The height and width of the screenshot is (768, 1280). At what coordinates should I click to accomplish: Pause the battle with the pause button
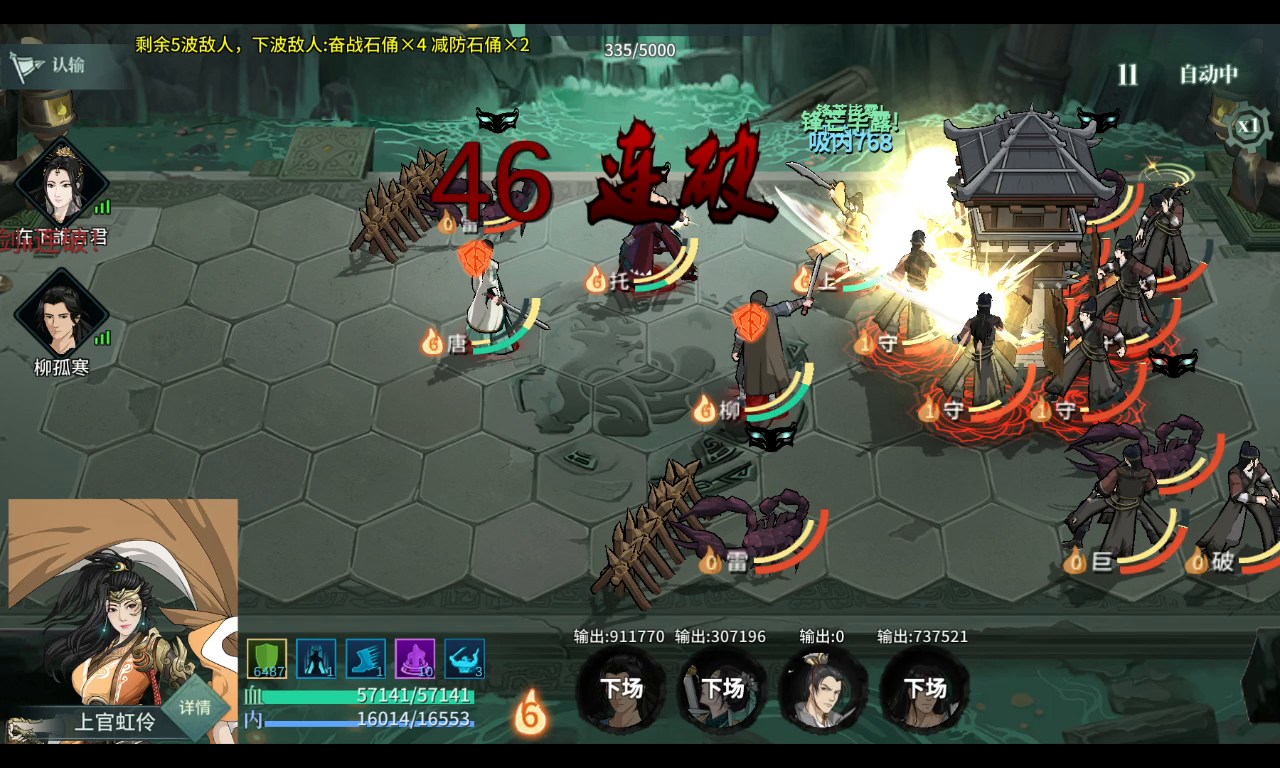(1127, 75)
